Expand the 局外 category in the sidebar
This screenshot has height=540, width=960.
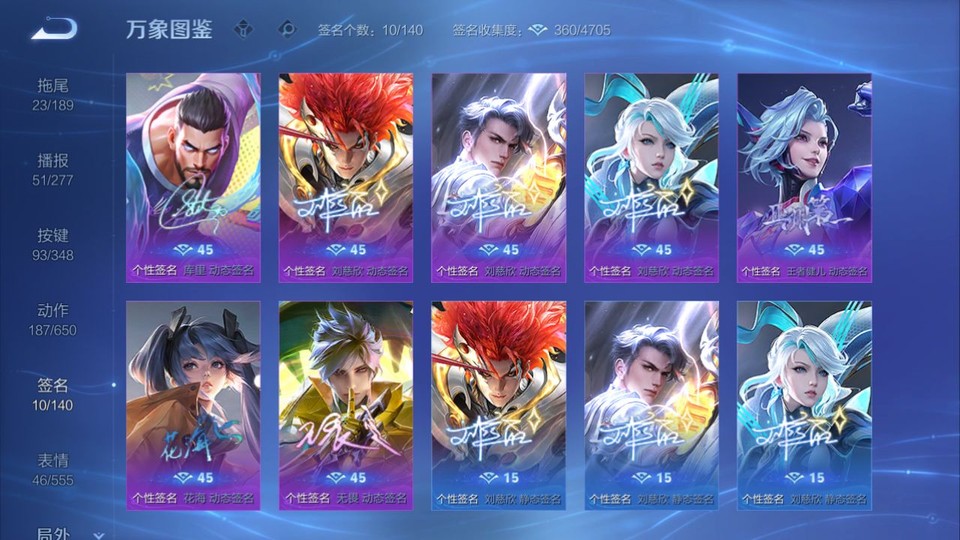coord(60,534)
